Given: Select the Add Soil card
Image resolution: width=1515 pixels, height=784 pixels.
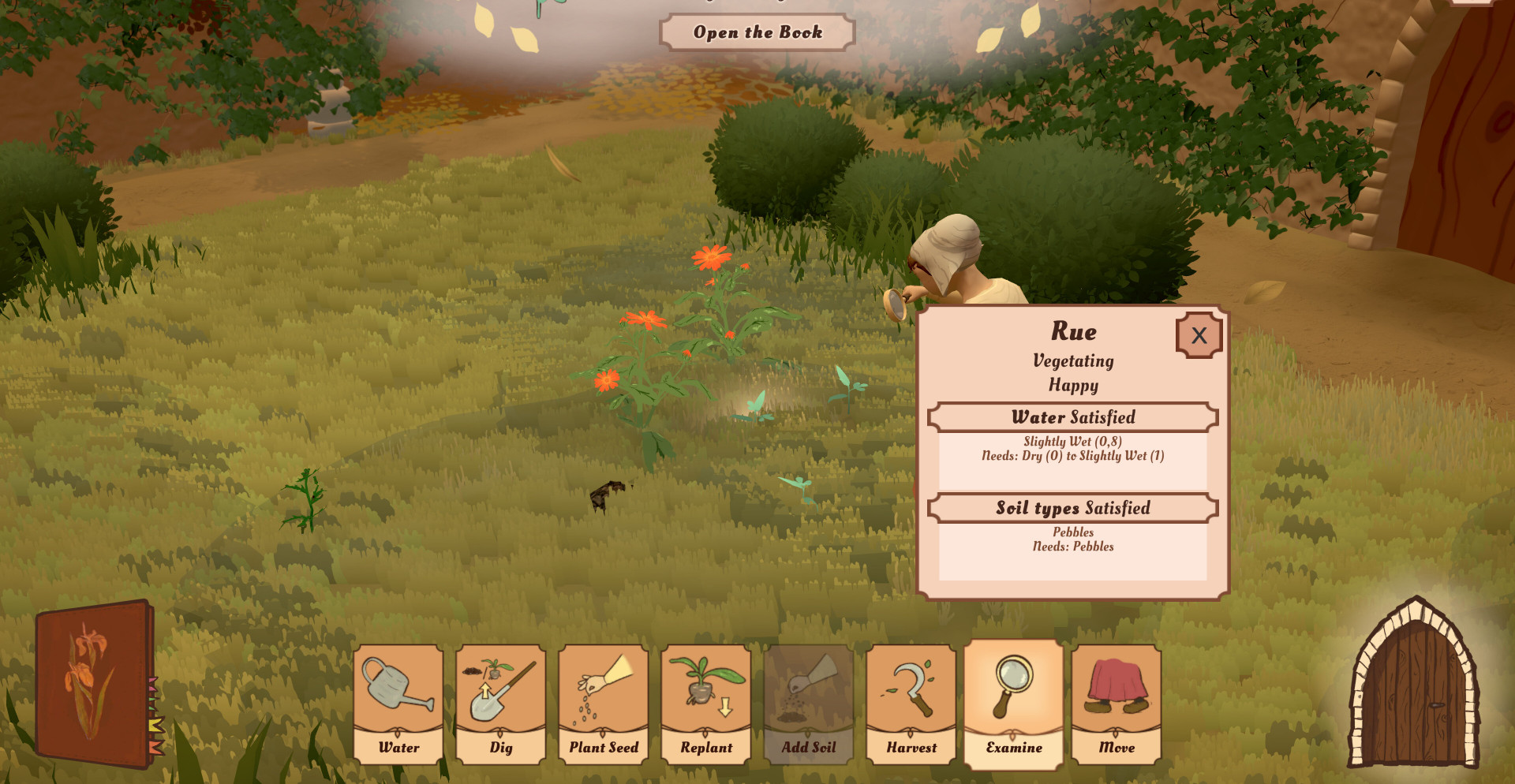Looking at the screenshot, I should (809, 704).
